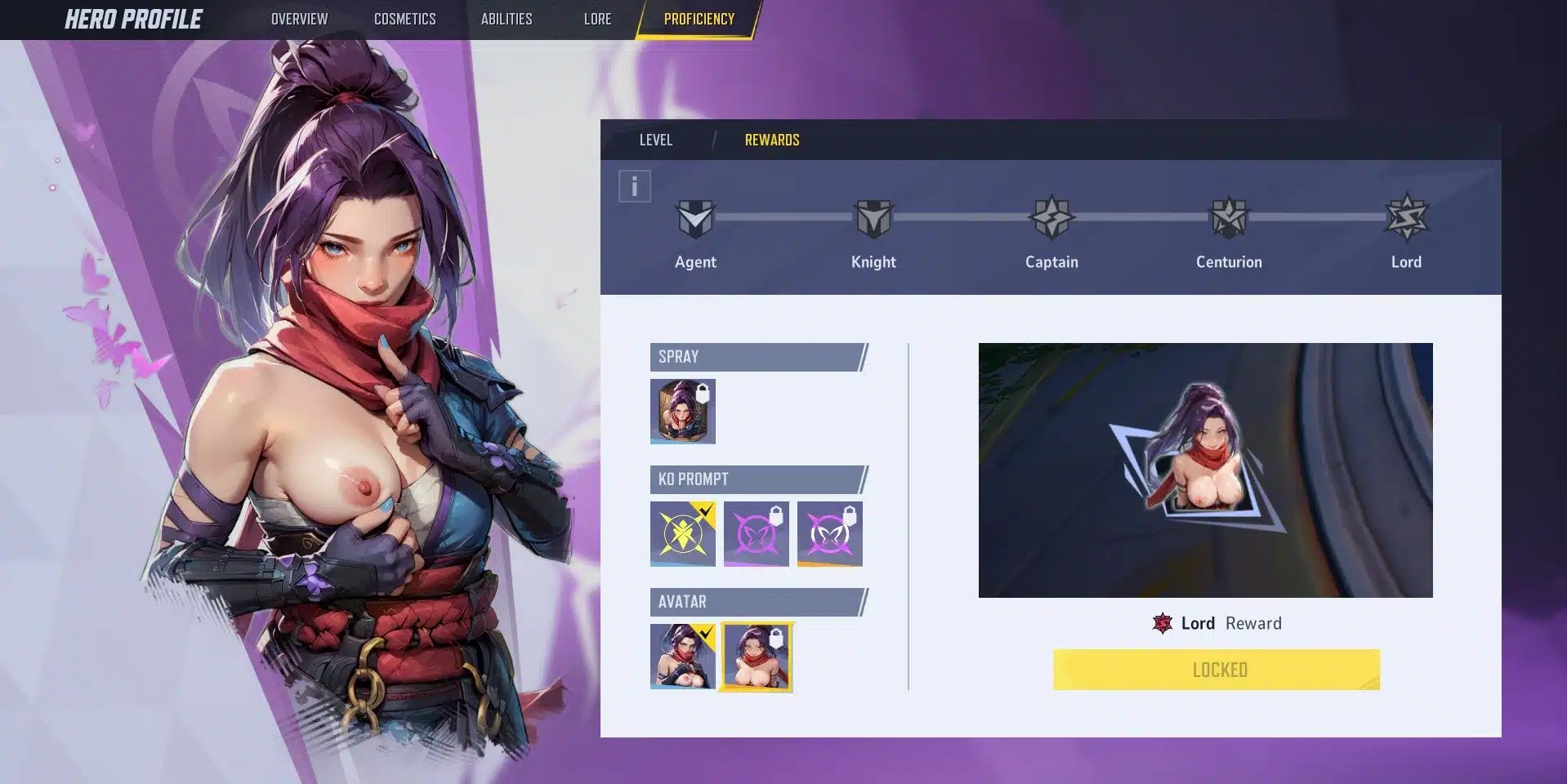Click the Lord rank badge
Screen dimensions: 1567x784
[1406, 219]
